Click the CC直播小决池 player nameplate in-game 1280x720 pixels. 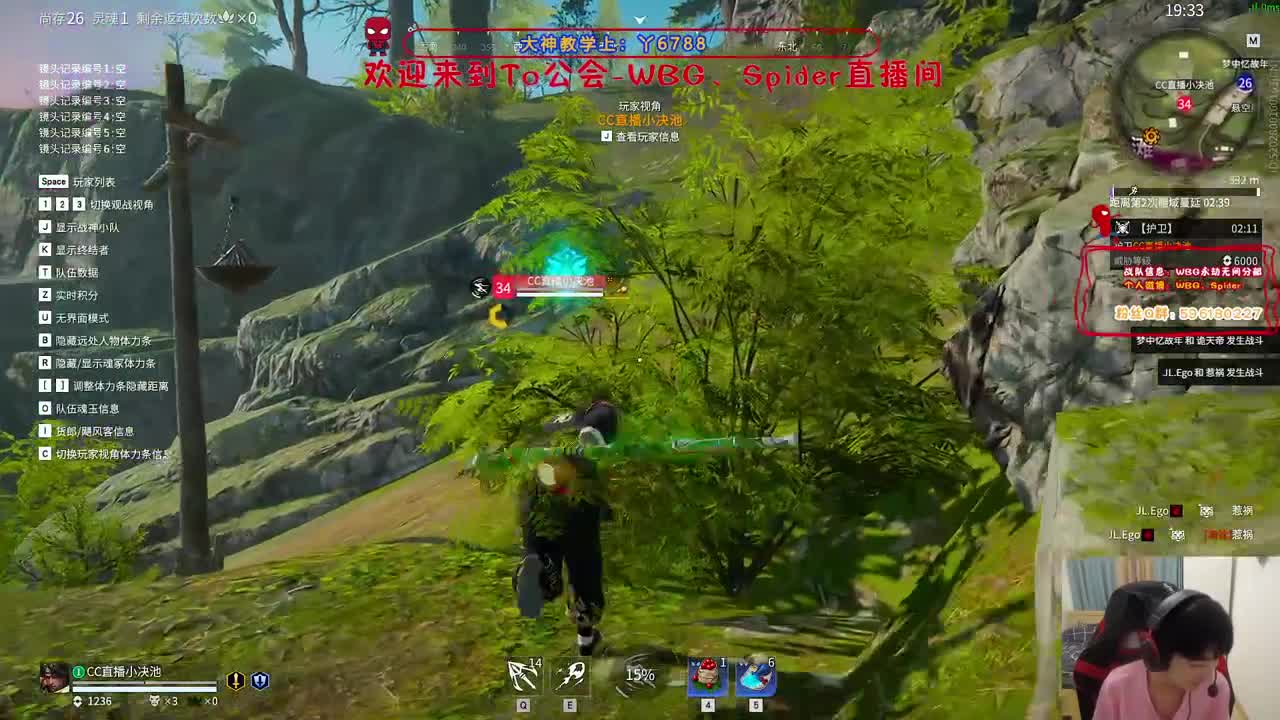pyautogui.click(x=558, y=280)
